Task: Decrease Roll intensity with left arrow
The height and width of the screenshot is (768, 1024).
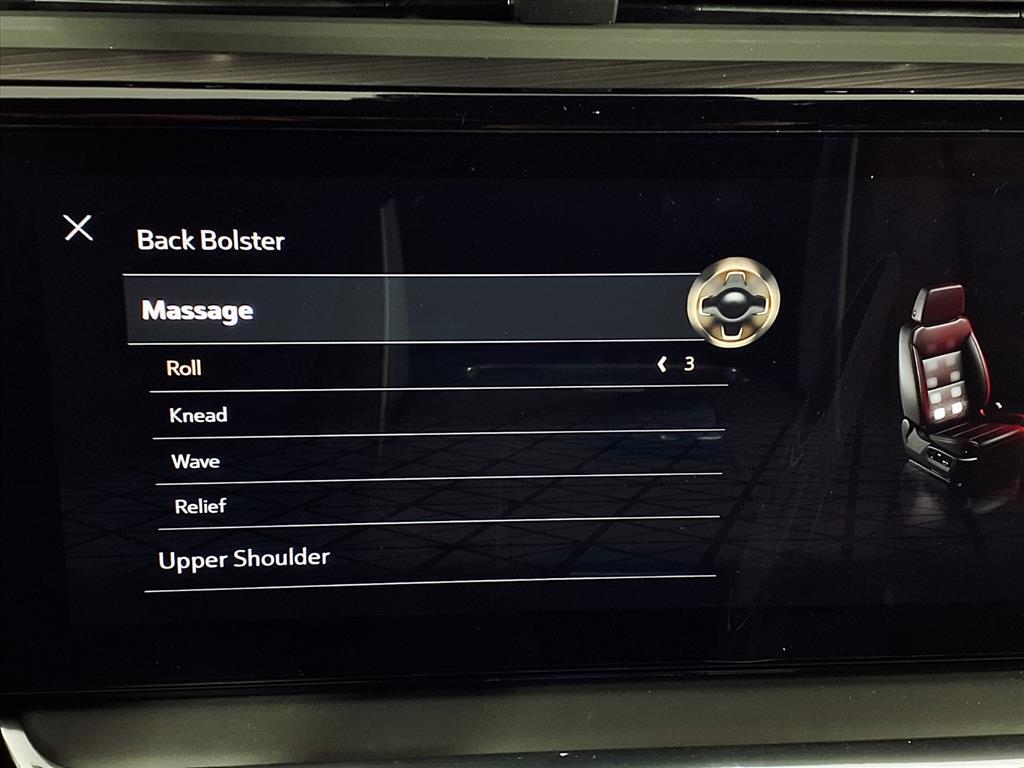Action: (x=661, y=365)
